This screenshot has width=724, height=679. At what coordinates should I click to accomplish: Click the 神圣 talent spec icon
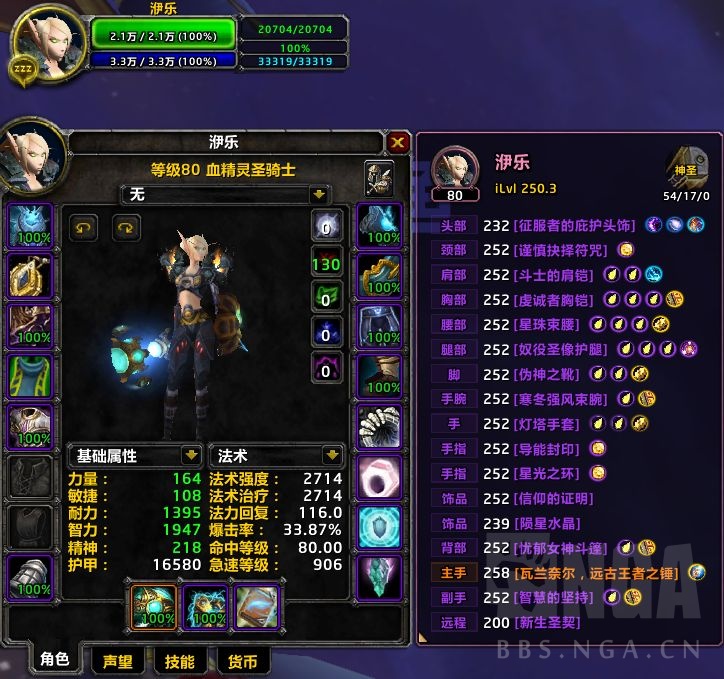click(686, 163)
